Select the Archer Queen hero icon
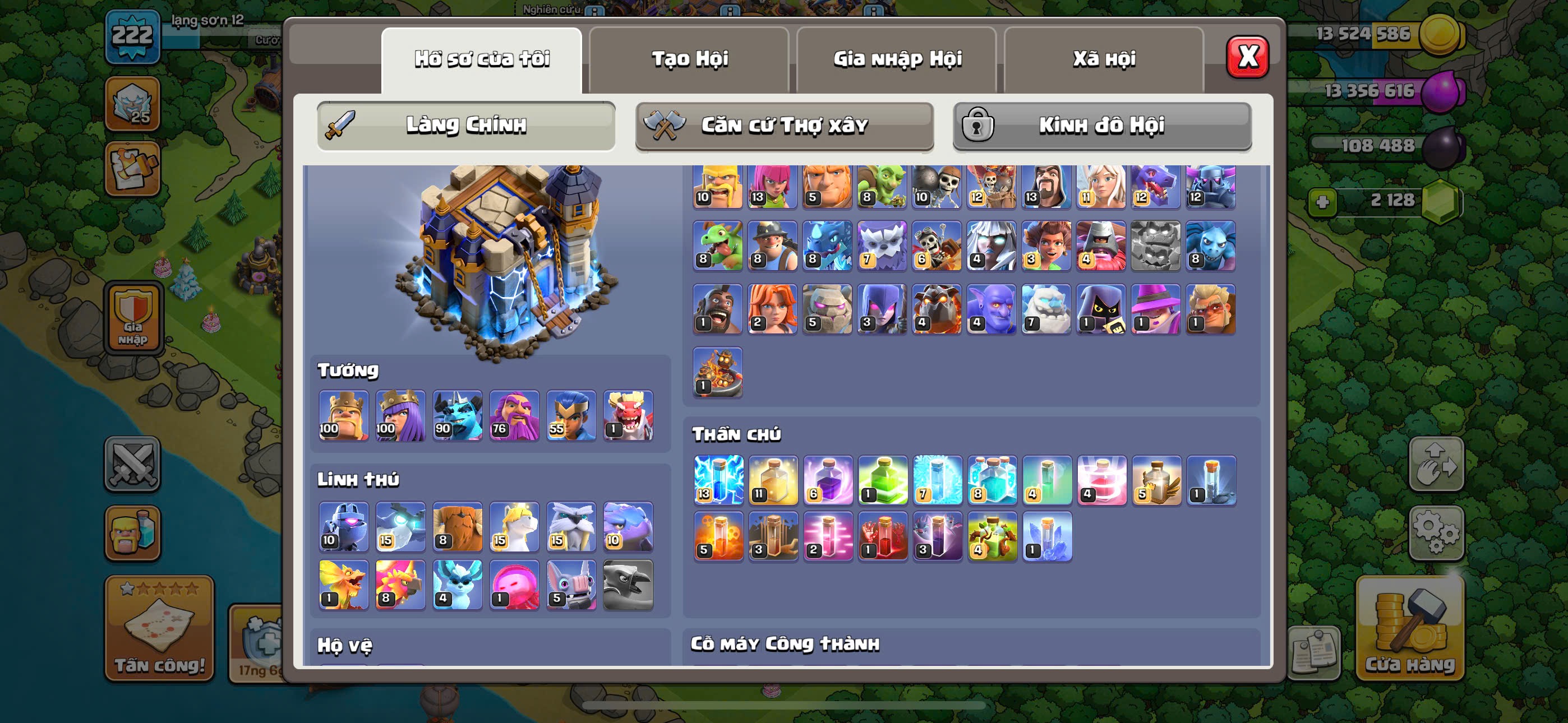The width and height of the screenshot is (1568, 723). (x=400, y=415)
